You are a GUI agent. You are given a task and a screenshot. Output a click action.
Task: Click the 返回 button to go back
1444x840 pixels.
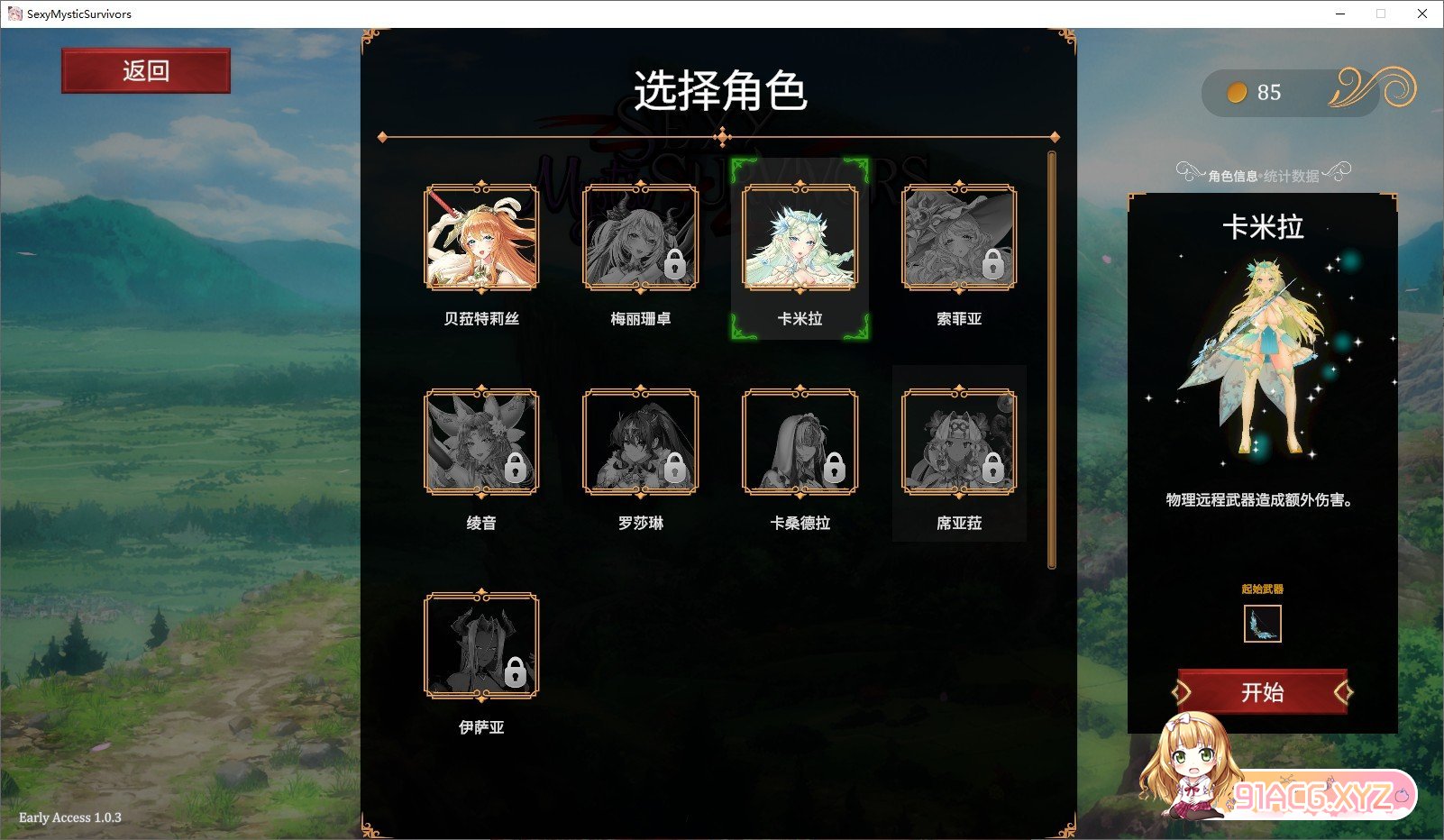click(146, 70)
